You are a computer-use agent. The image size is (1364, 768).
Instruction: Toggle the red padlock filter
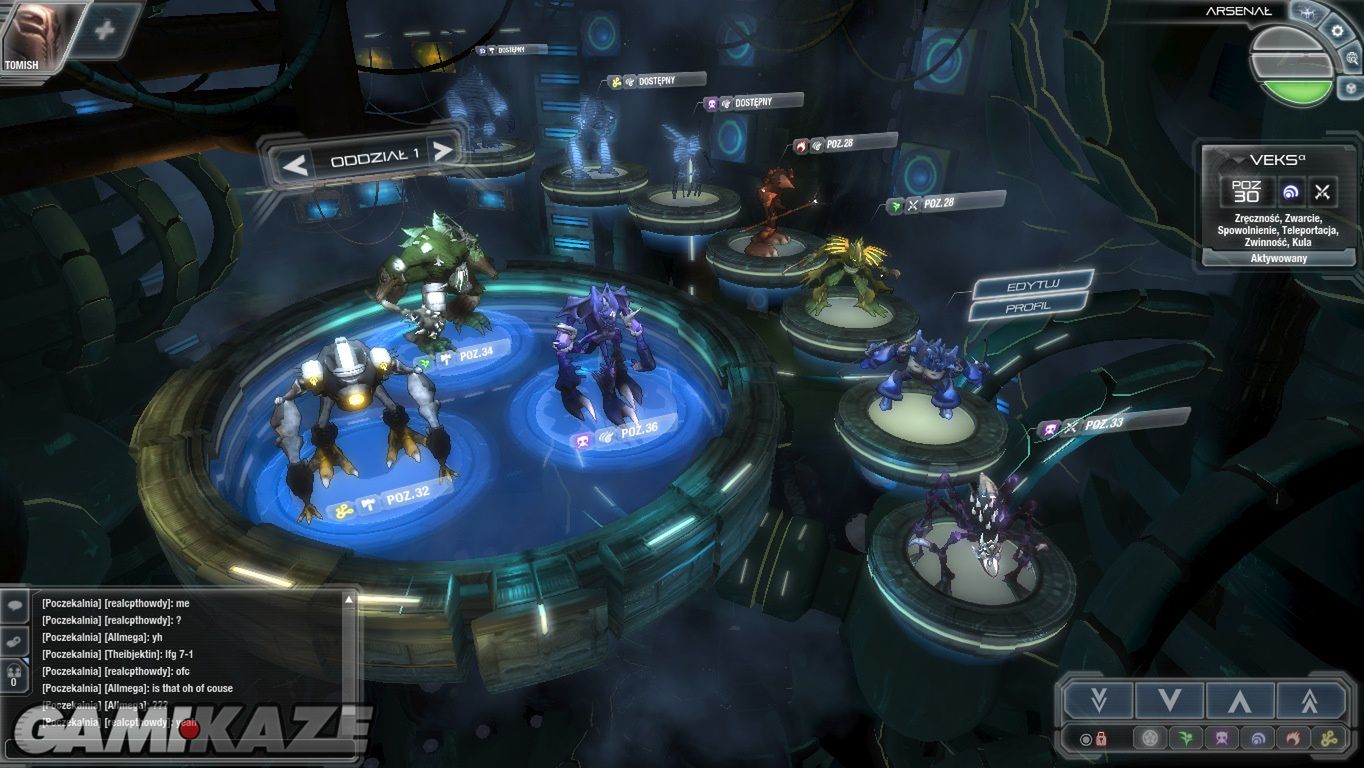point(1100,739)
